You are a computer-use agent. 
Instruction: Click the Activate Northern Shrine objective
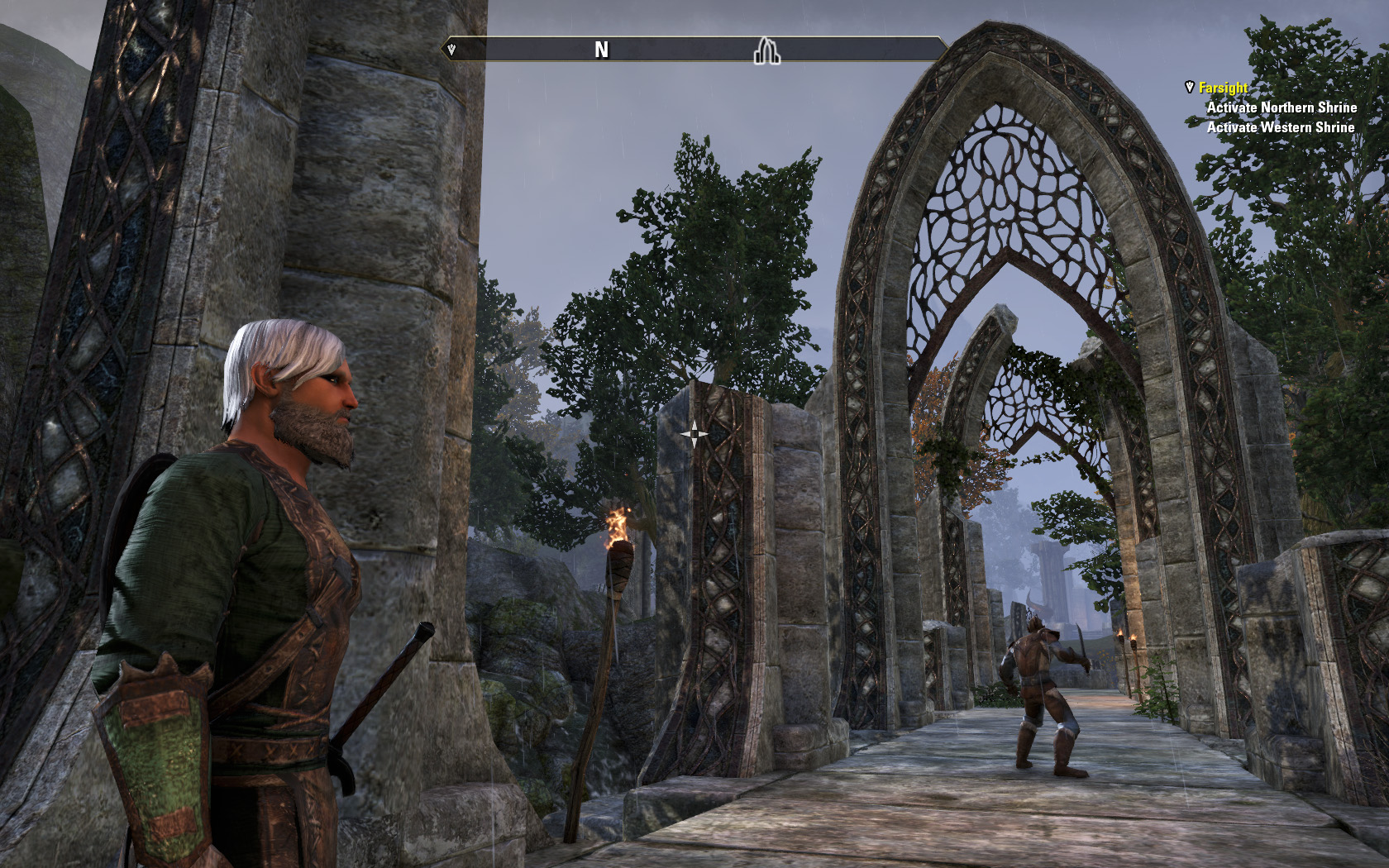1281,107
